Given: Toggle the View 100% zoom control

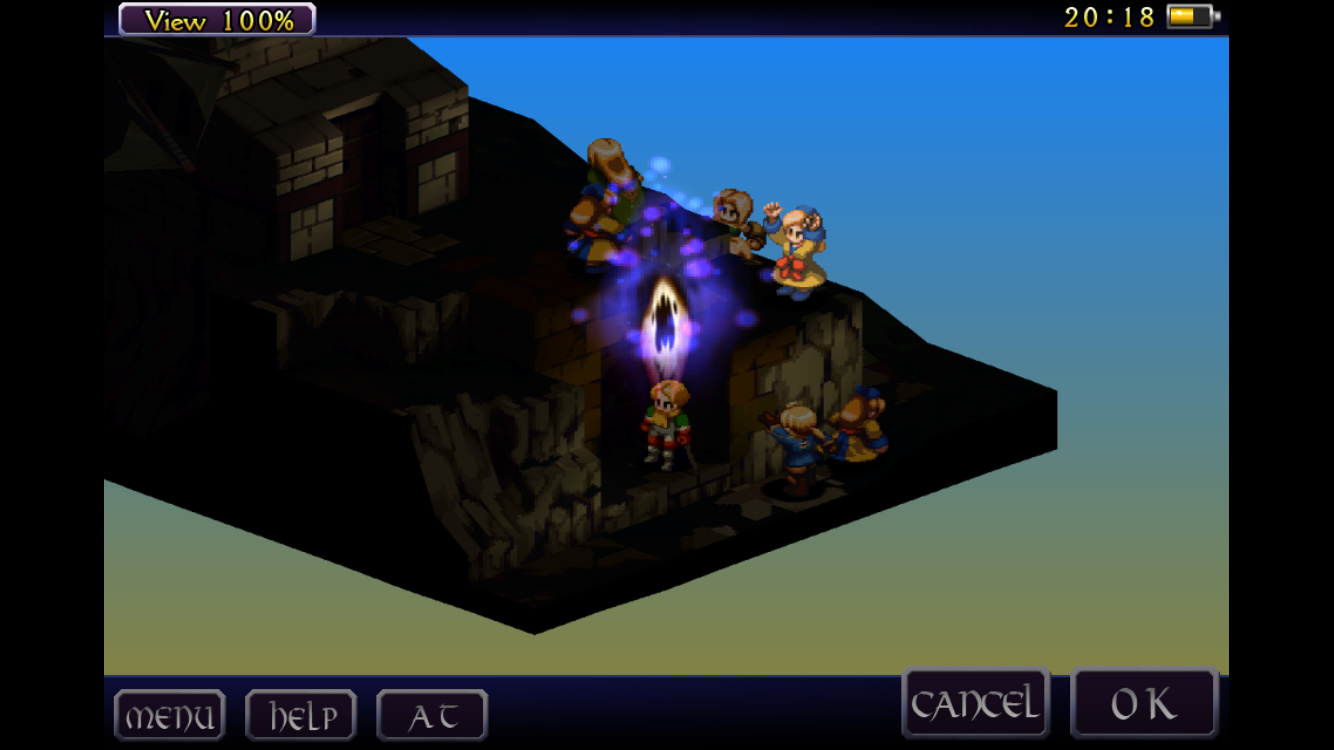Looking at the screenshot, I should tap(217, 19).
